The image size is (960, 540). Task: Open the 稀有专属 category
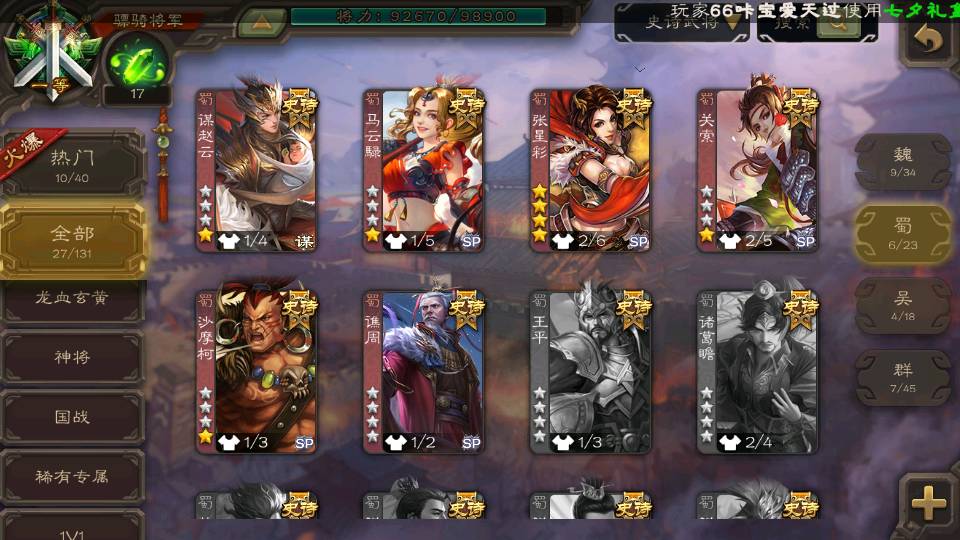[72, 476]
